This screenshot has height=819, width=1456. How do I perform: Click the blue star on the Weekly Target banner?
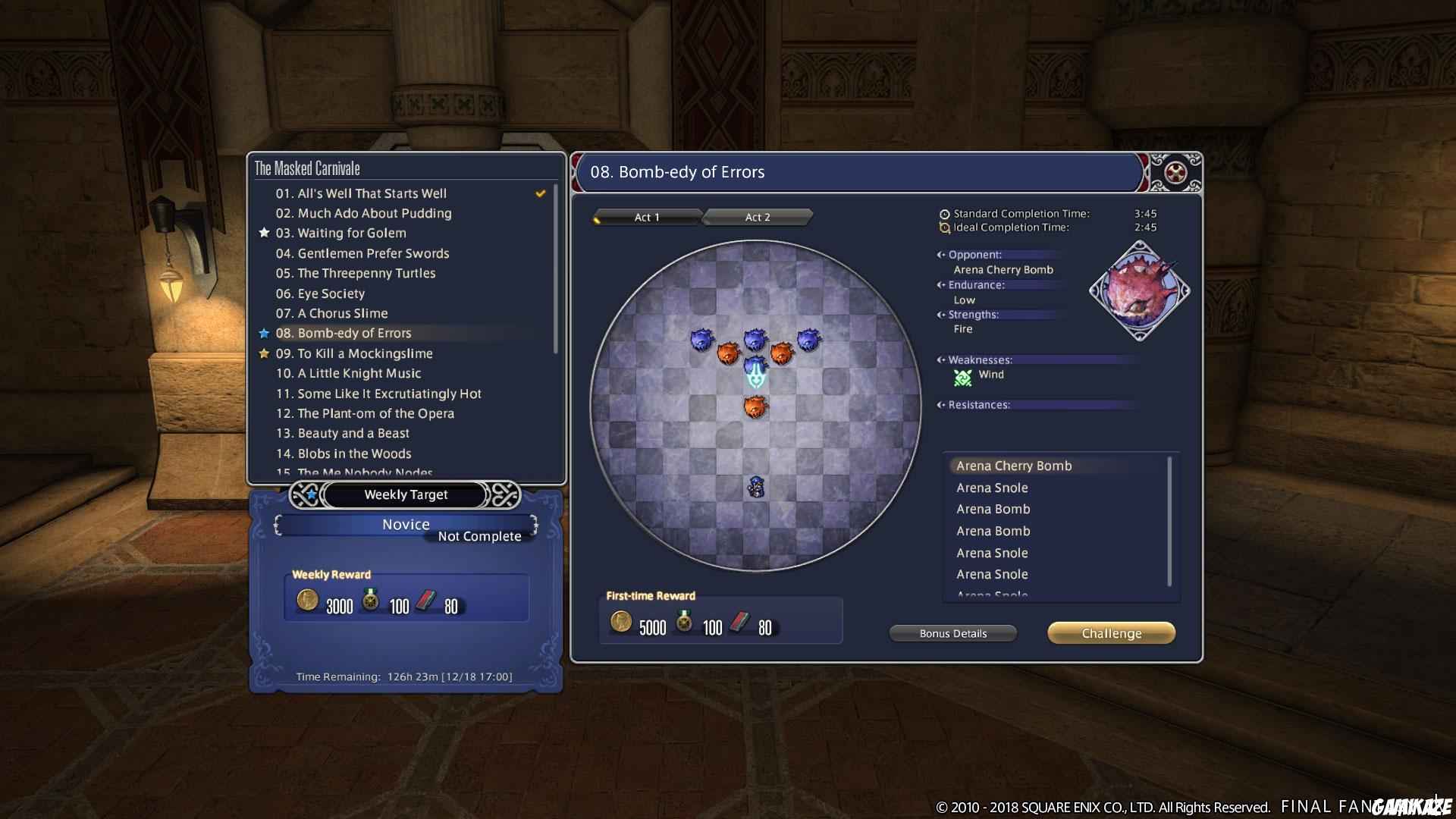[x=312, y=494]
